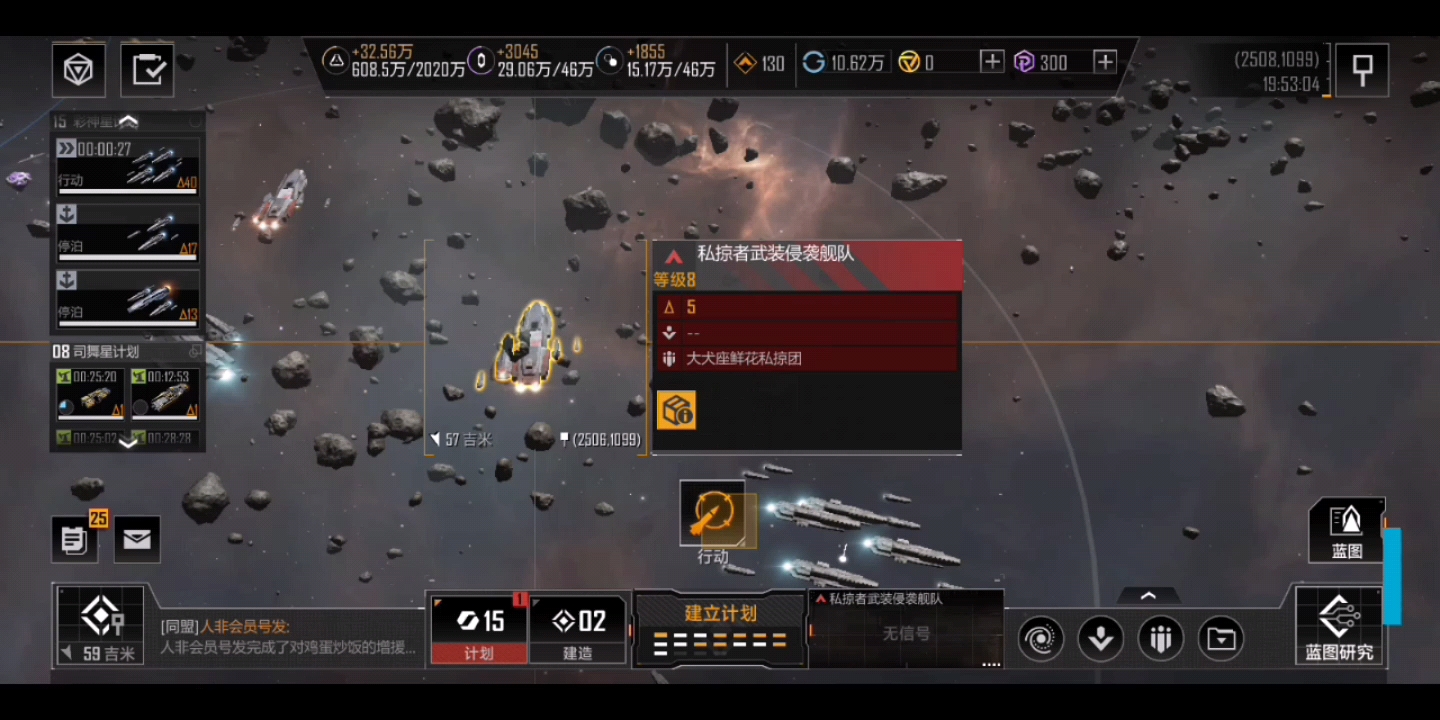1440x720 pixels.
Task: Open the fleet badge icon in bottom bar
Action: point(1160,637)
